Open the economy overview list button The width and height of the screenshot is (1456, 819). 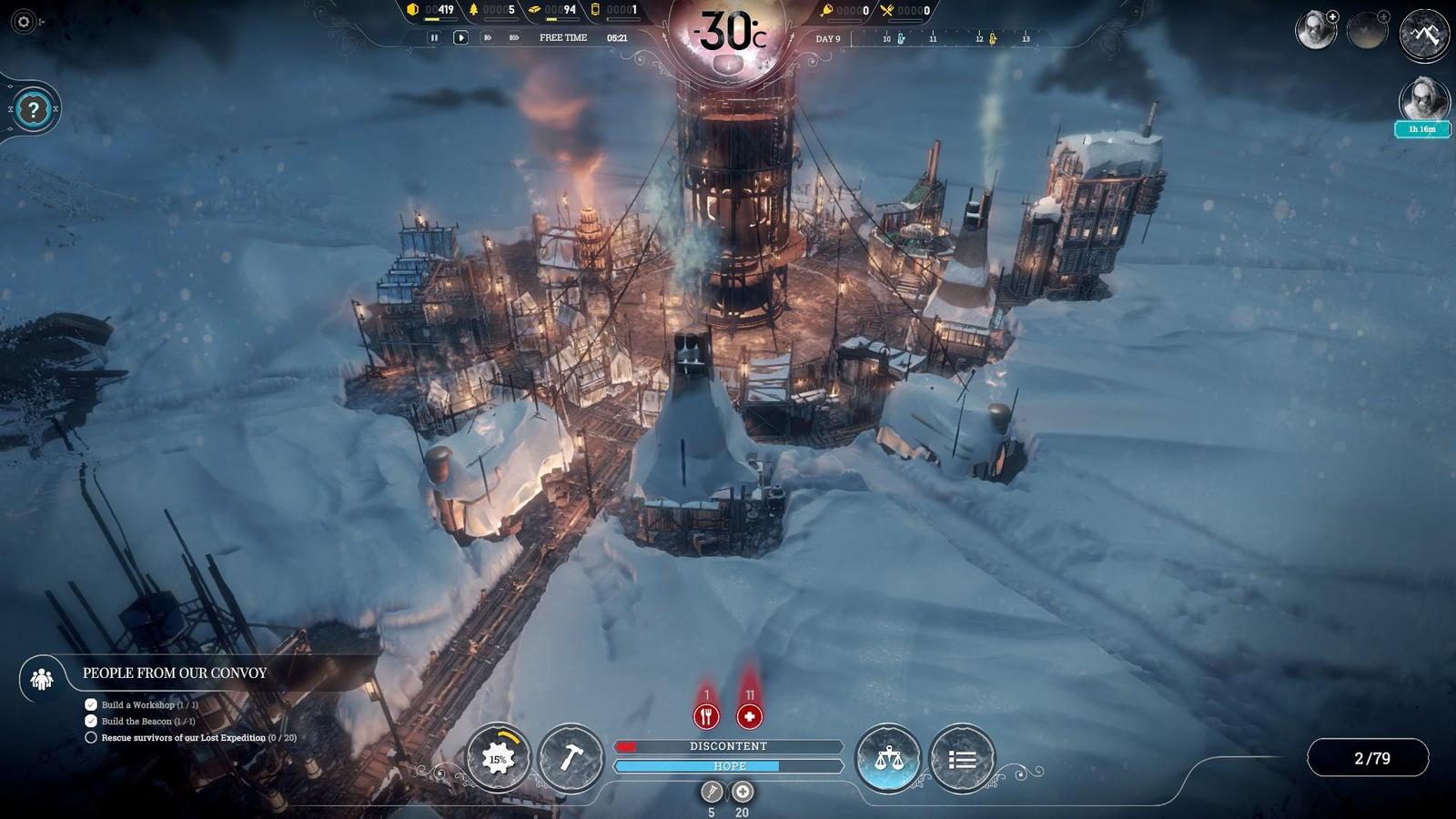tap(962, 758)
